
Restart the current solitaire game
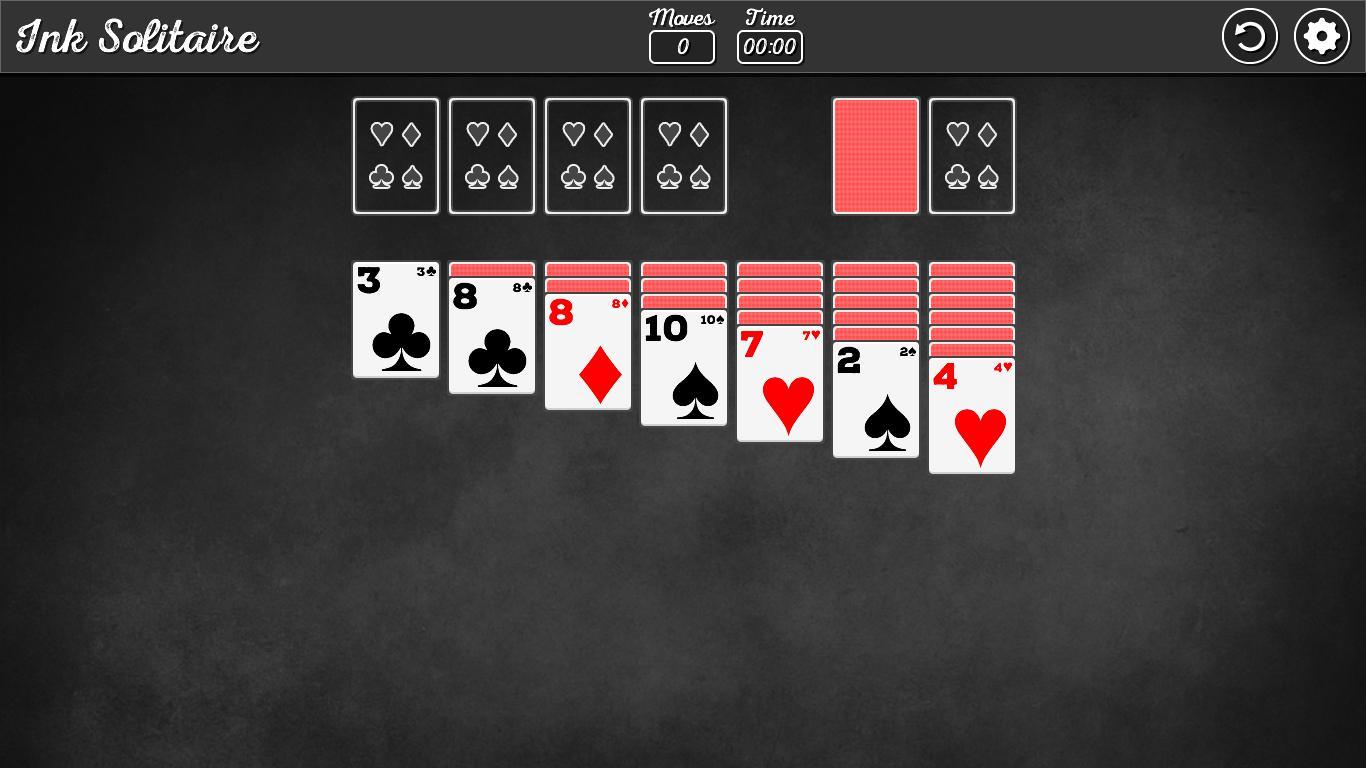click(x=1249, y=35)
